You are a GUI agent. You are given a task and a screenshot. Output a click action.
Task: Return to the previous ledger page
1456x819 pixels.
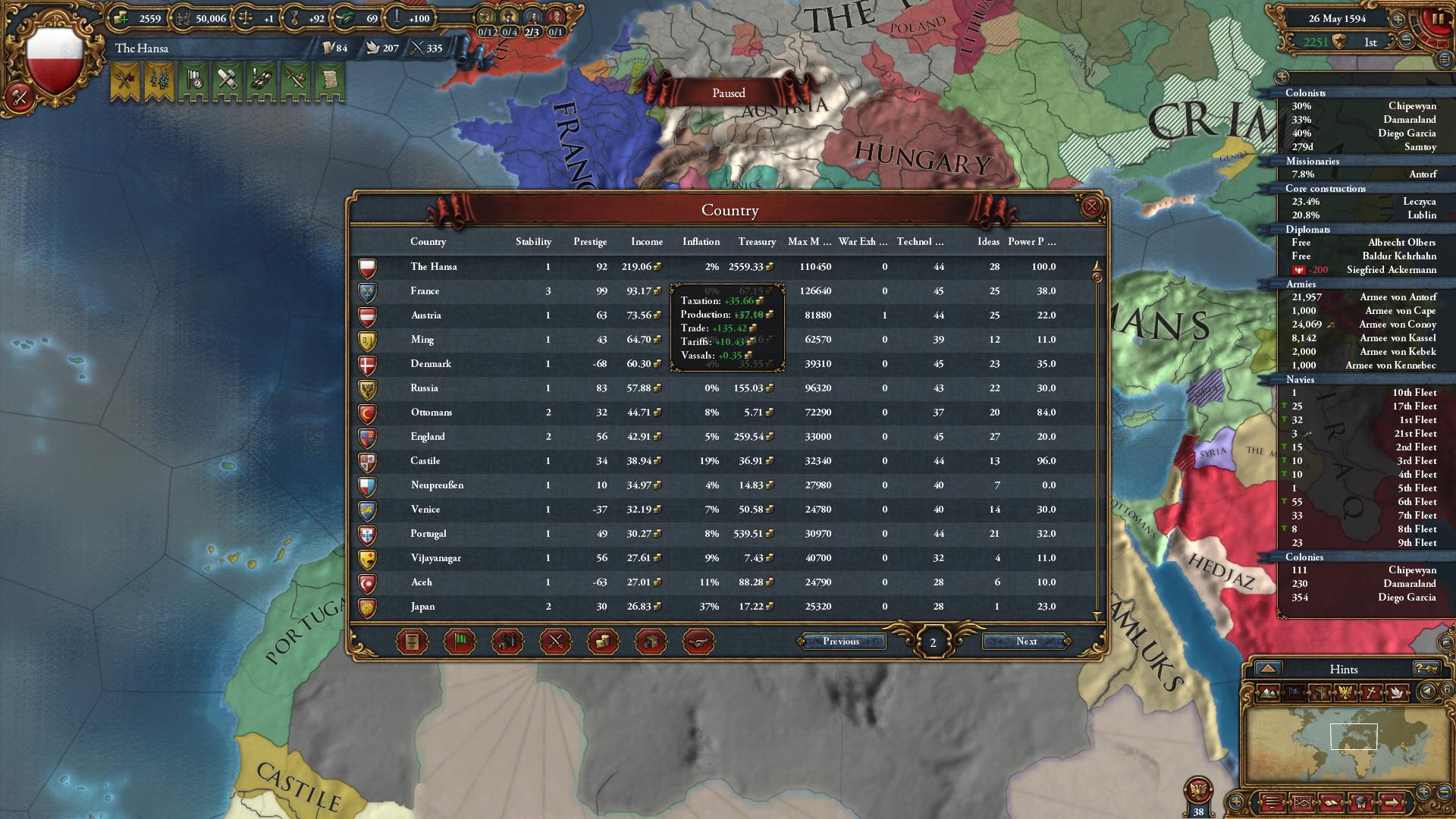pyautogui.click(x=841, y=642)
